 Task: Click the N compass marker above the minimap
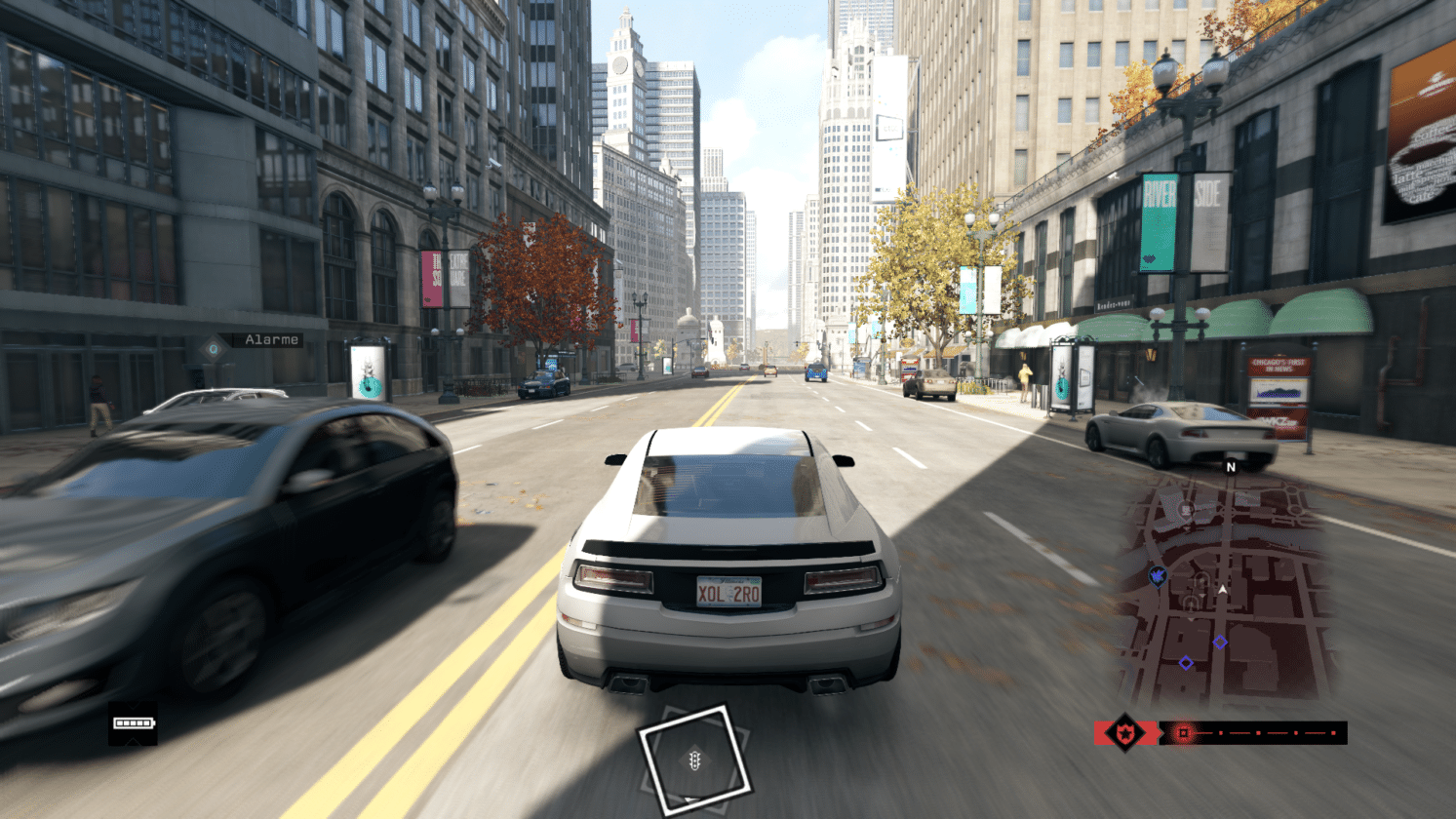pos(1230,467)
